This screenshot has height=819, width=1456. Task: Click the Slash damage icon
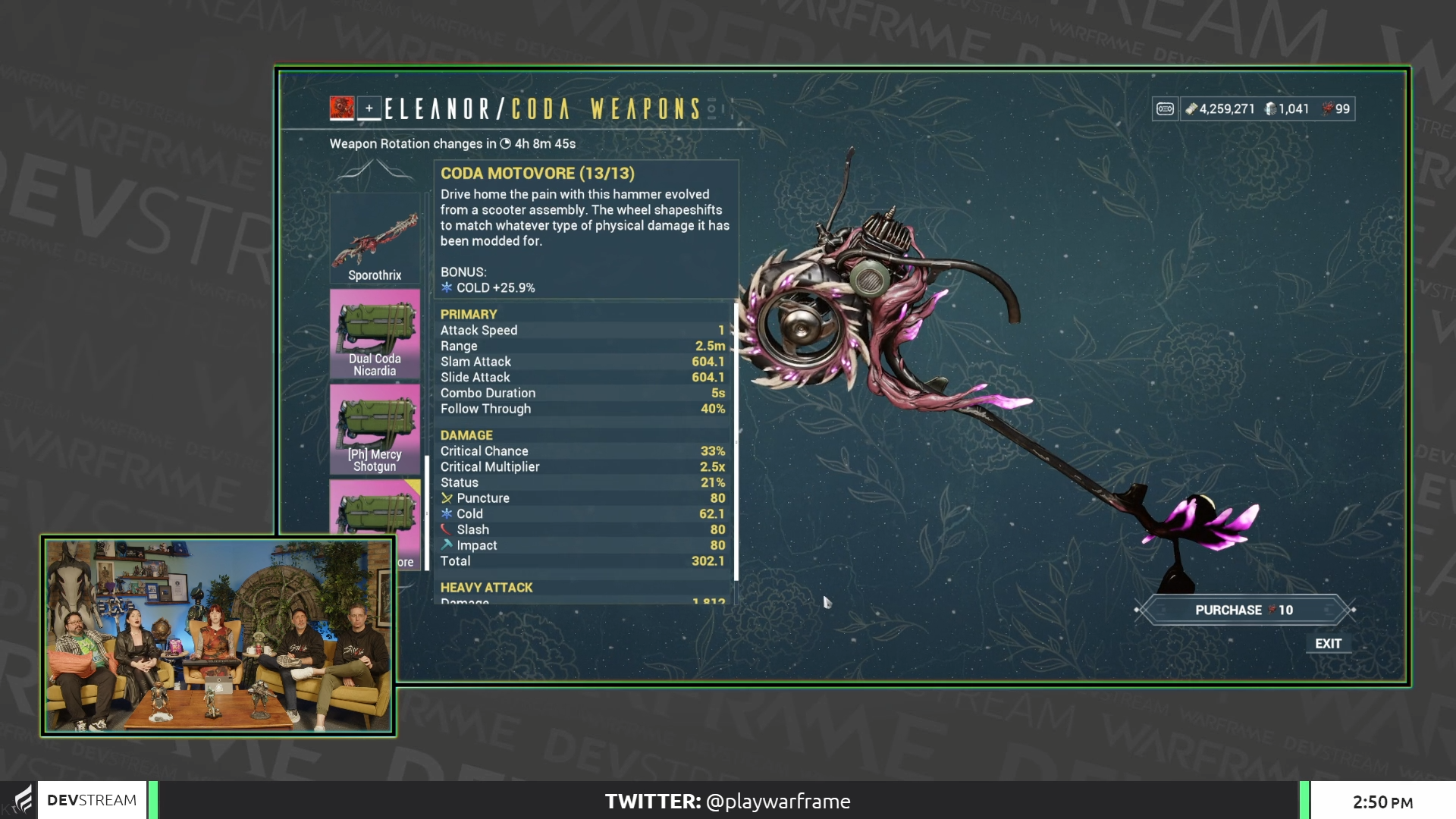447,529
